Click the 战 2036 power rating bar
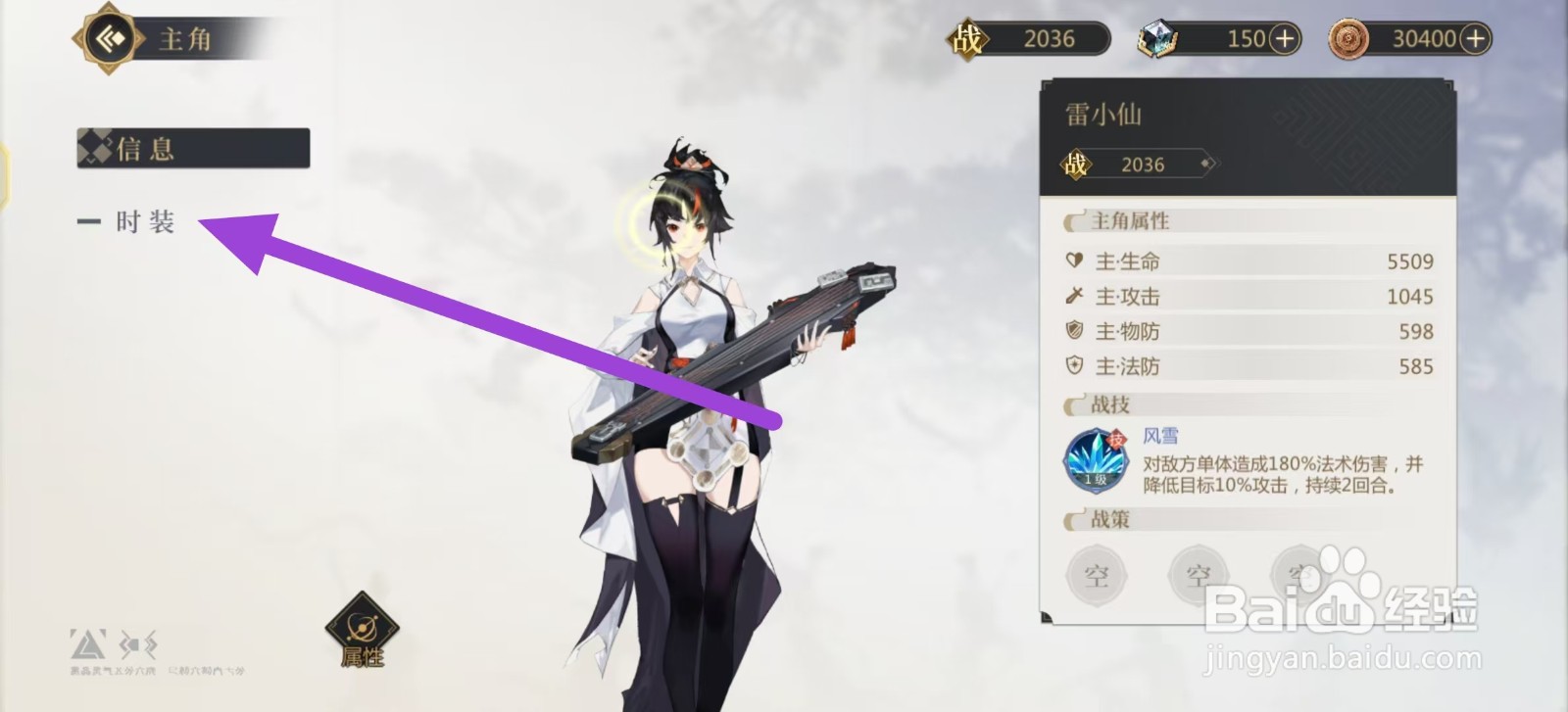This screenshot has width=1568, height=712. coord(1137,165)
